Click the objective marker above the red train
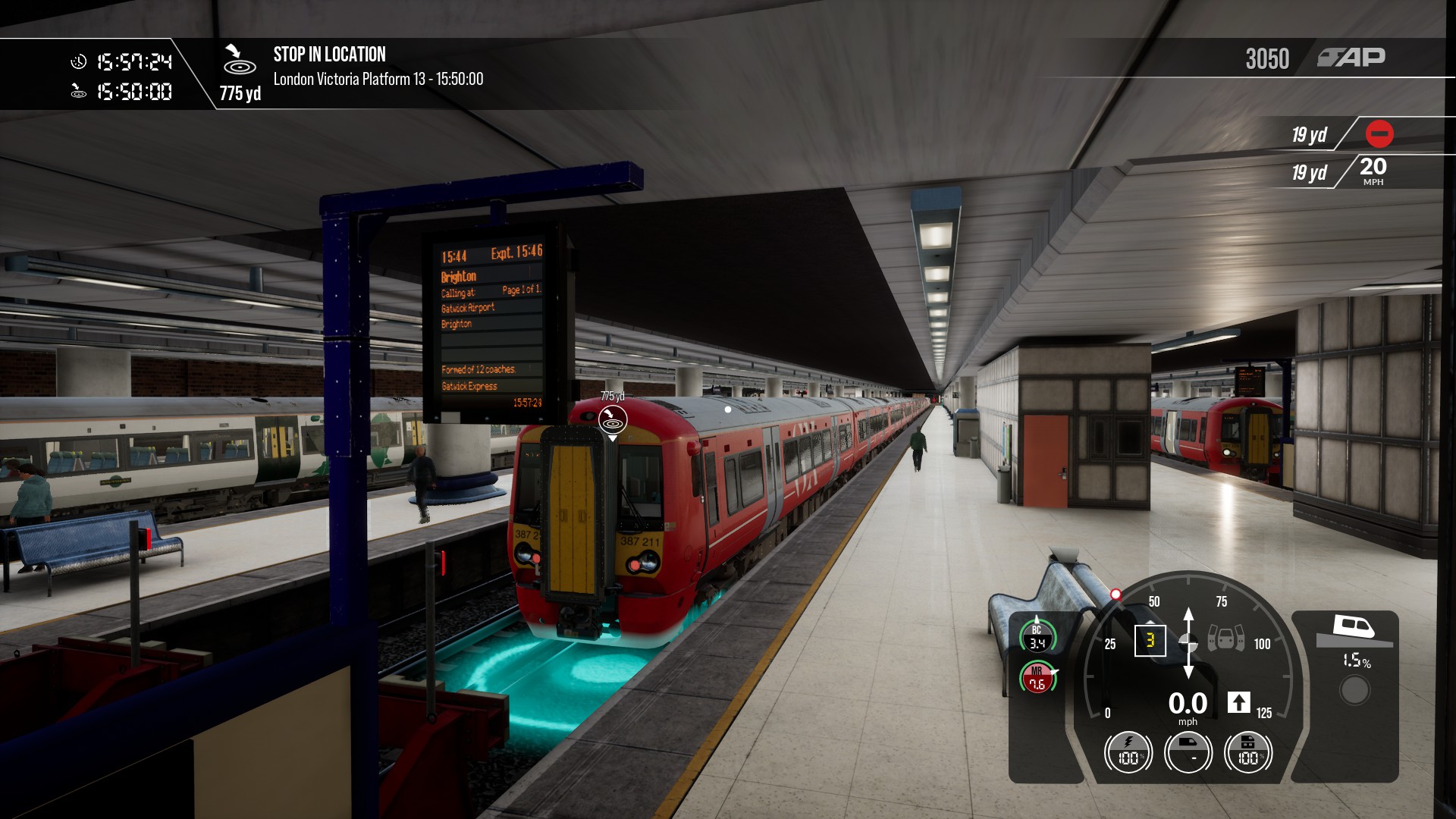The height and width of the screenshot is (819, 1456). pos(613,419)
